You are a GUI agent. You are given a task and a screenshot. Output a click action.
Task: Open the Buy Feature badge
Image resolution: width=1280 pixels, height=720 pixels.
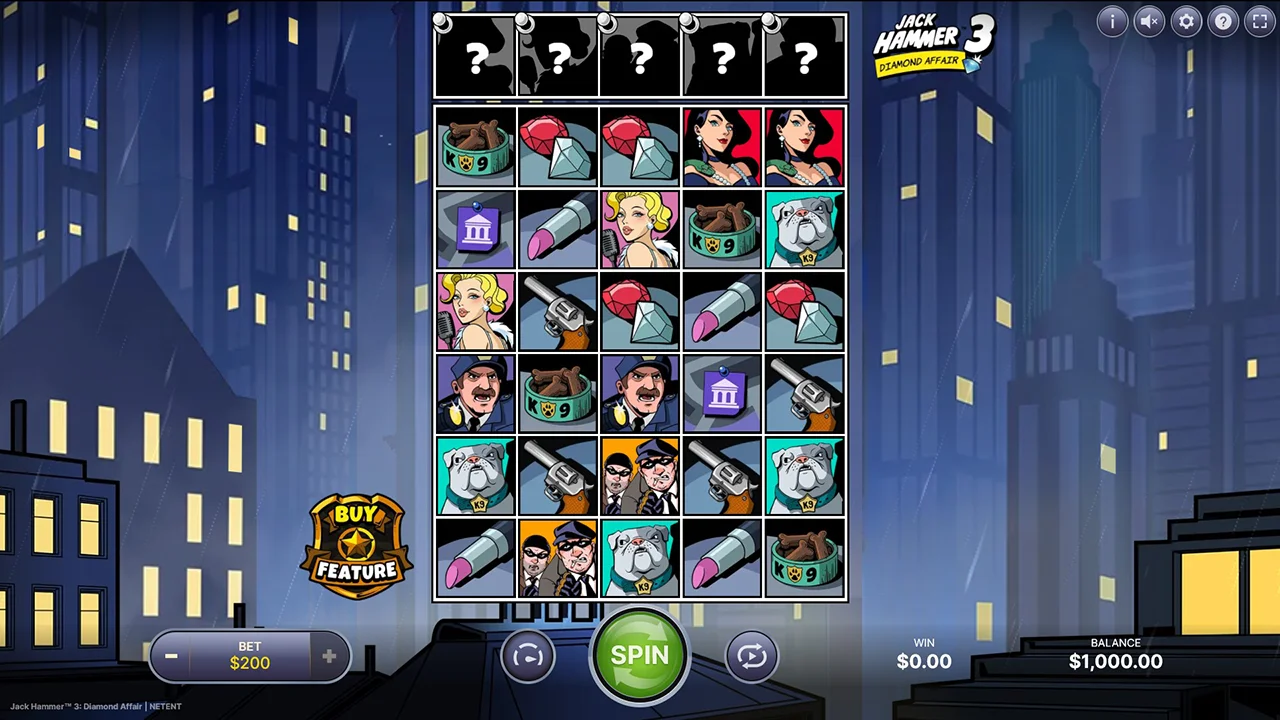pyautogui.click(x=357, y=545)
